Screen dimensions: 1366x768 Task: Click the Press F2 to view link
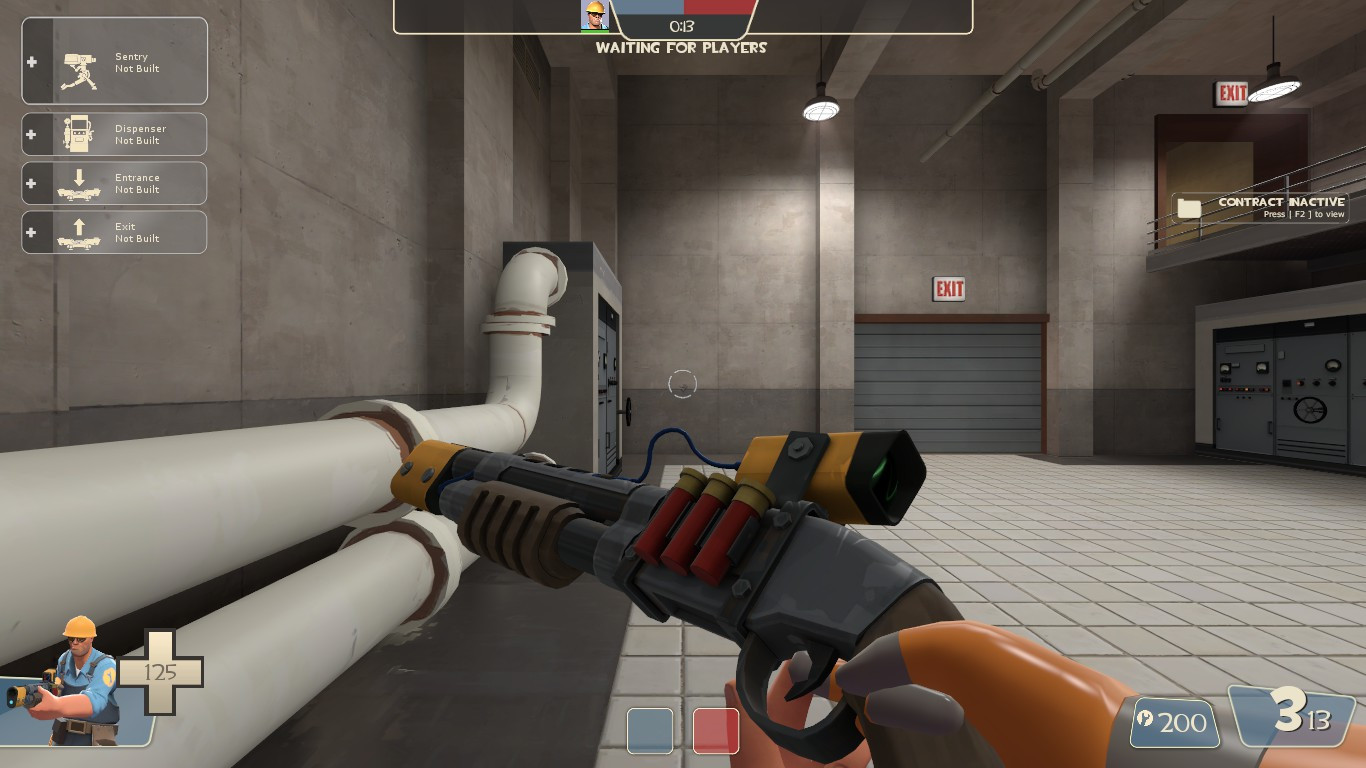click(1296, 213)
